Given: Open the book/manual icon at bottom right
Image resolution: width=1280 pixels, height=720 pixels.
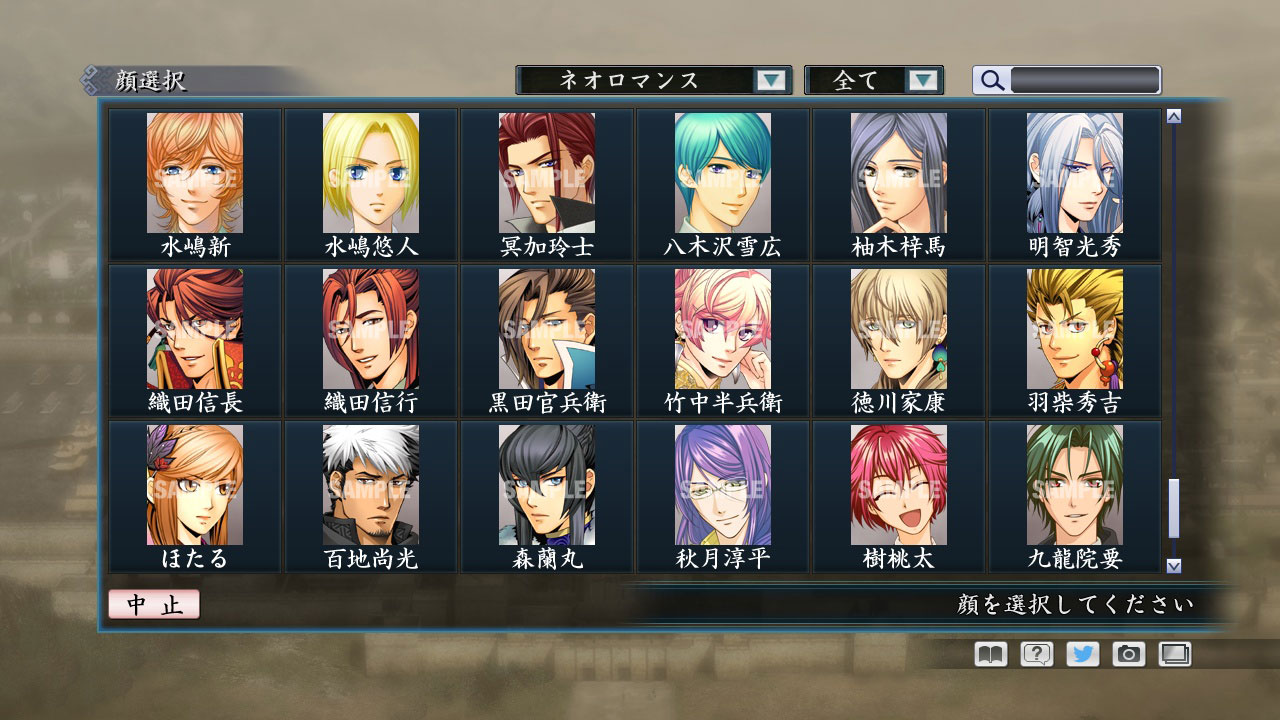Looking at the screenshot, I should 988,654.
